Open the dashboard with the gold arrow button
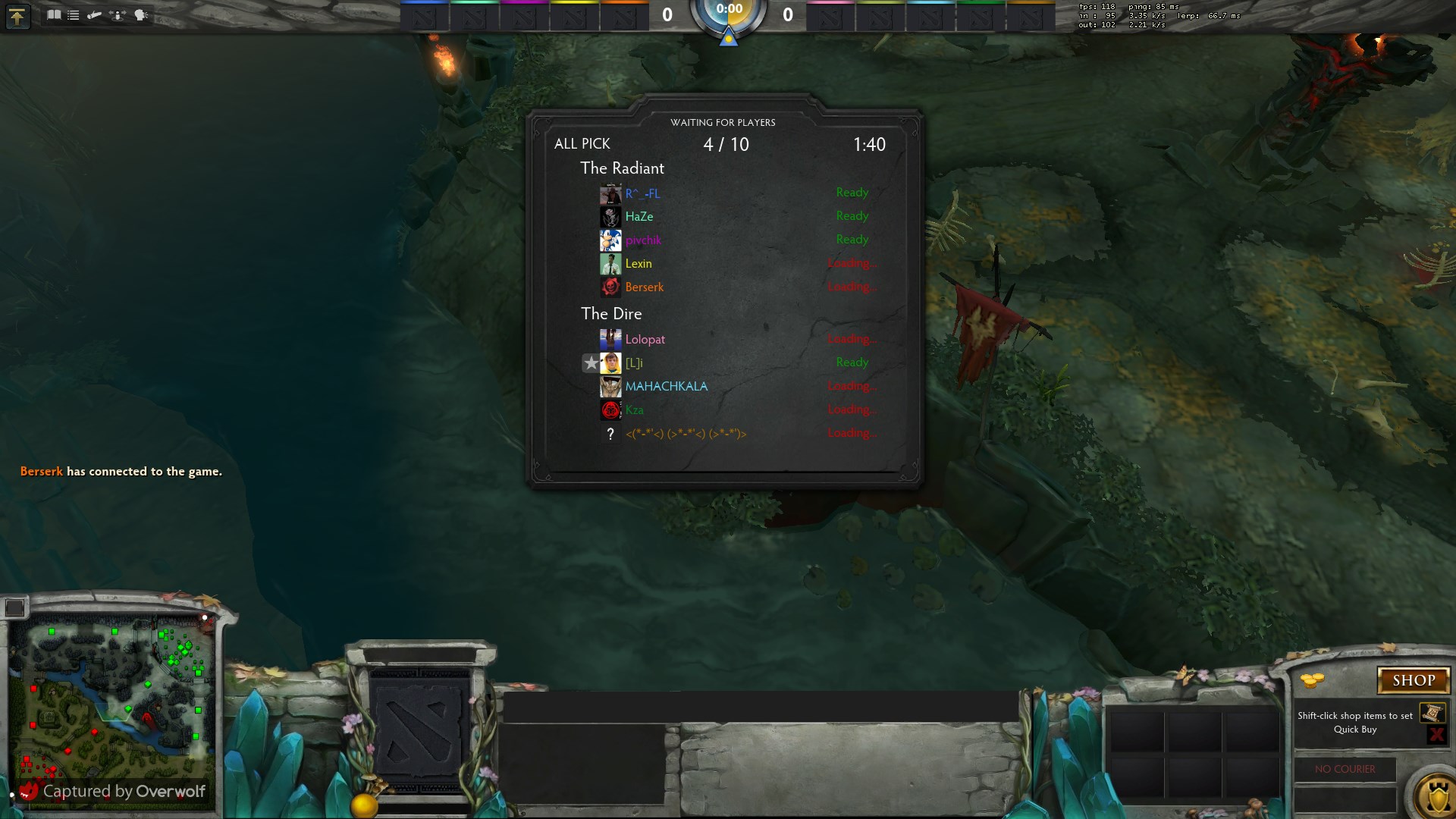This screenshot has width=1456, height=819. click(x=17, y=16)
